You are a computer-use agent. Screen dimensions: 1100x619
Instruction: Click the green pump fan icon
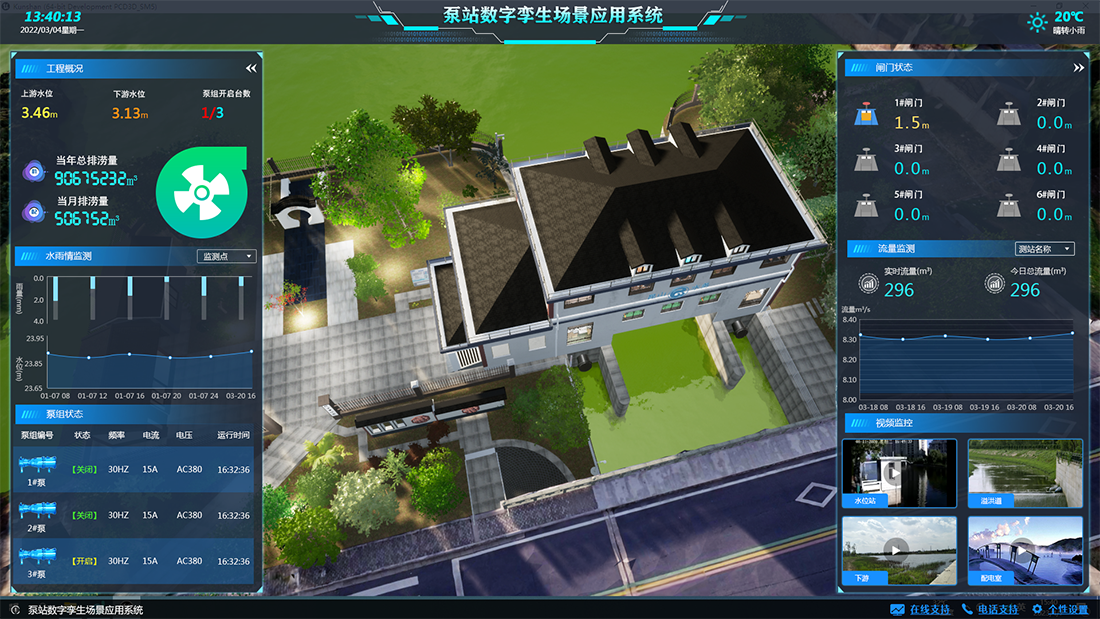(x=200, y=189)
